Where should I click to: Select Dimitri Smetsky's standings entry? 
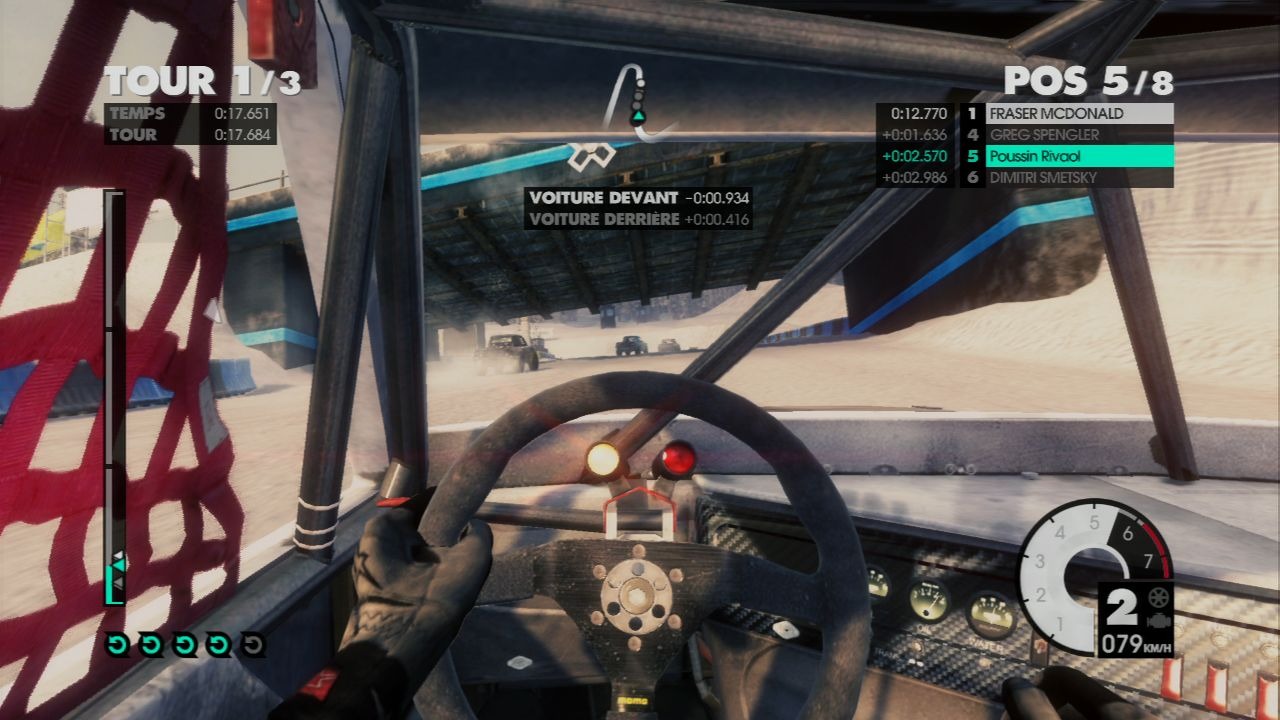[1079, 178]
